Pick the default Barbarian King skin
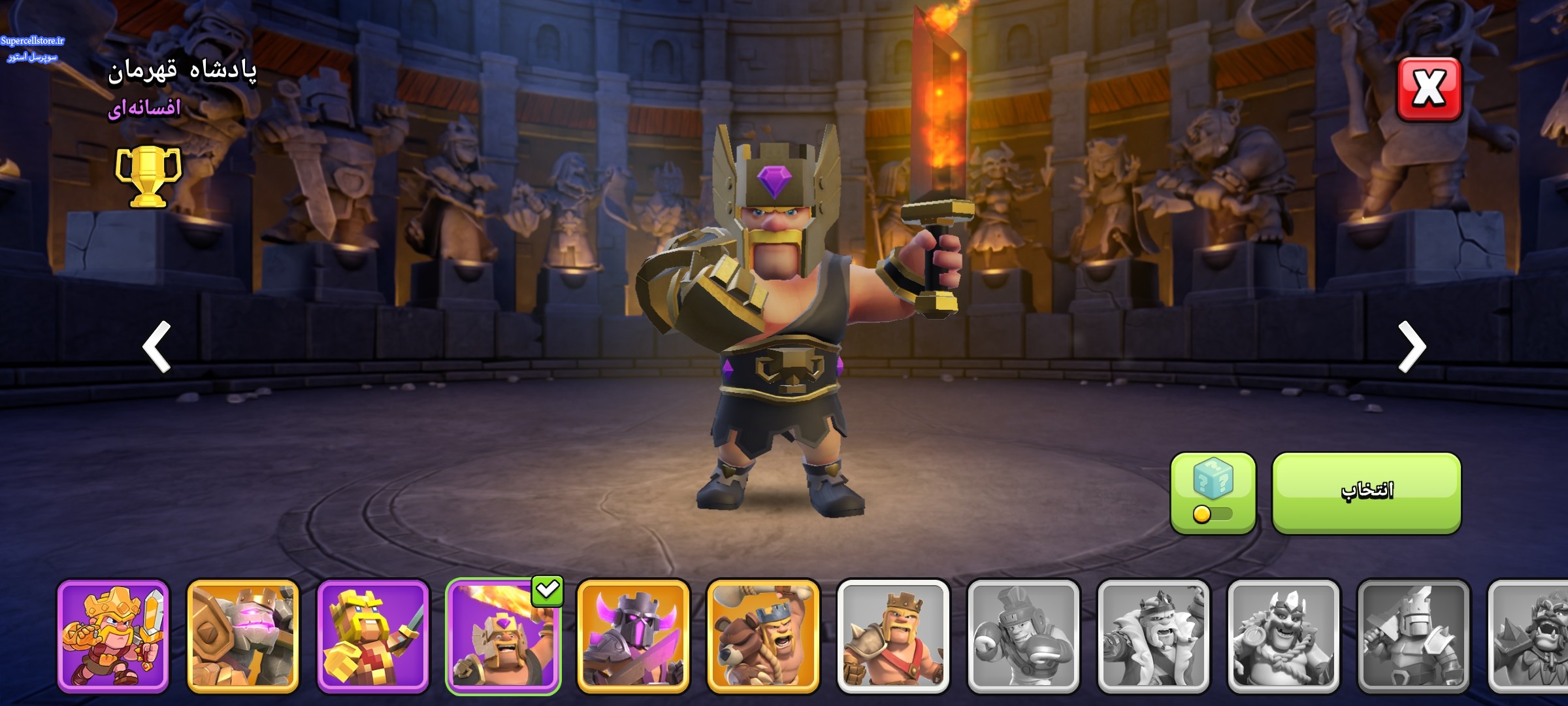The image size is (1568, 706). pos(893,636)
